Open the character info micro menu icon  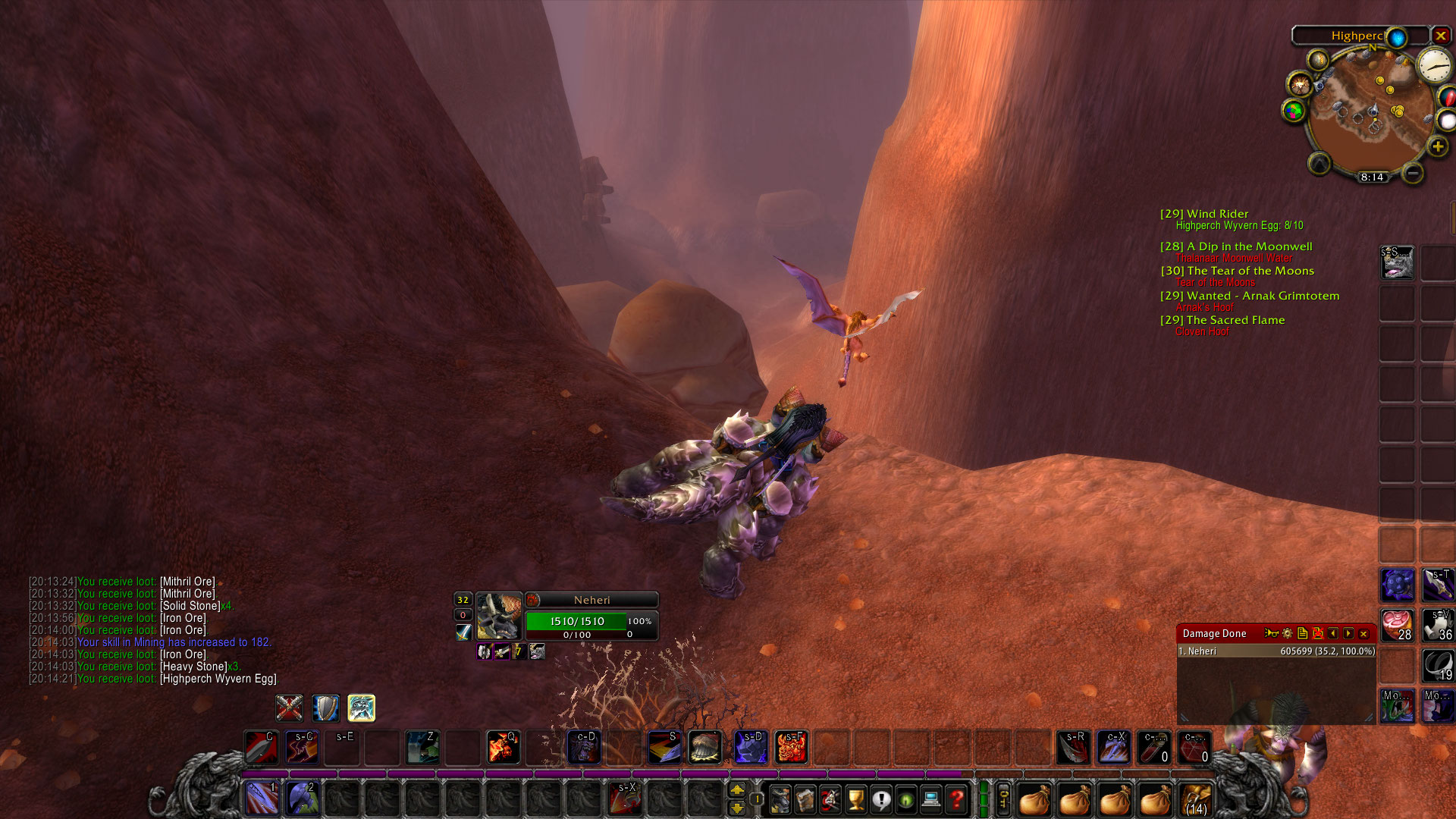780,799
